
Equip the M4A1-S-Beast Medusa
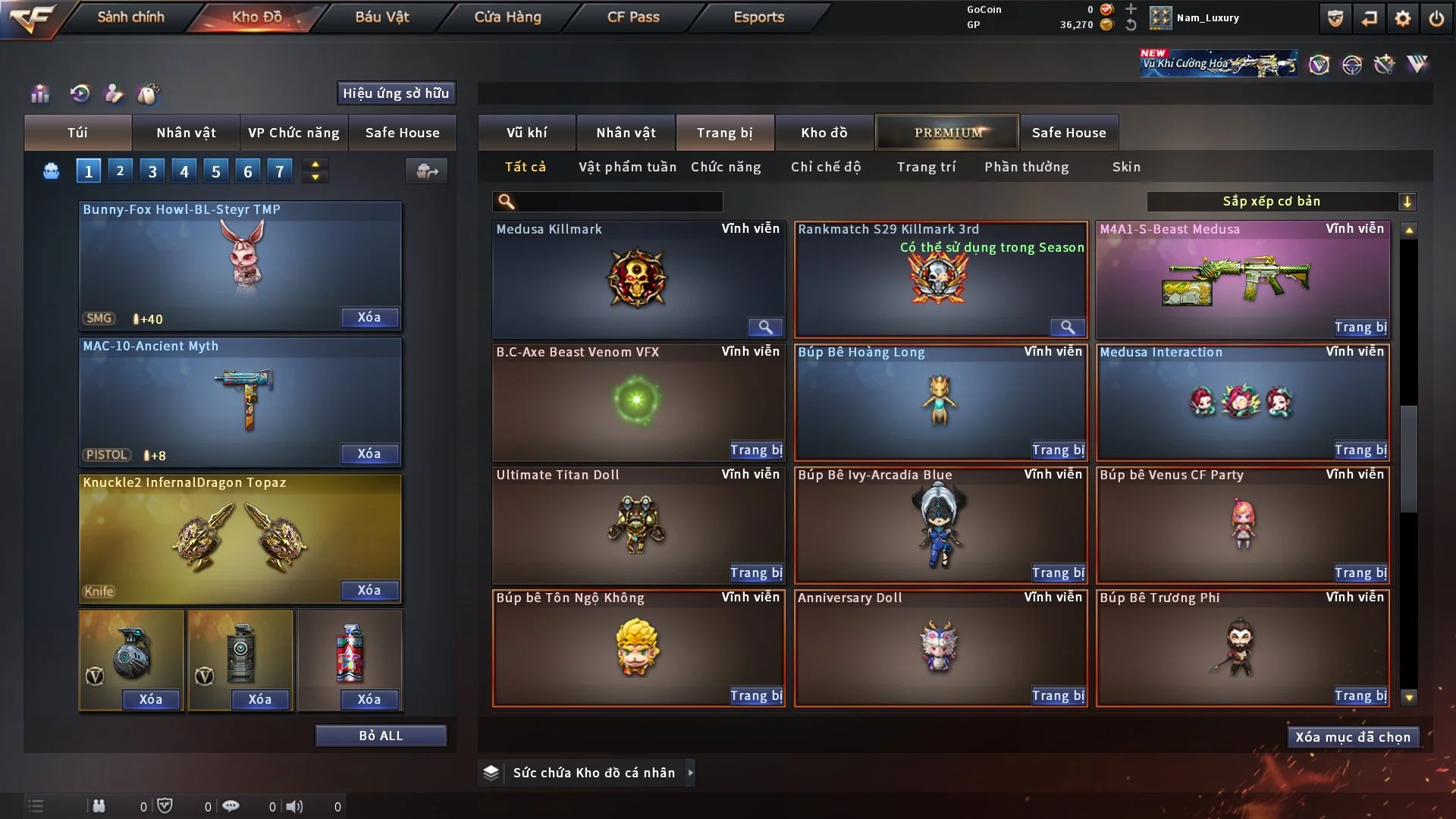pos(1360,327)
